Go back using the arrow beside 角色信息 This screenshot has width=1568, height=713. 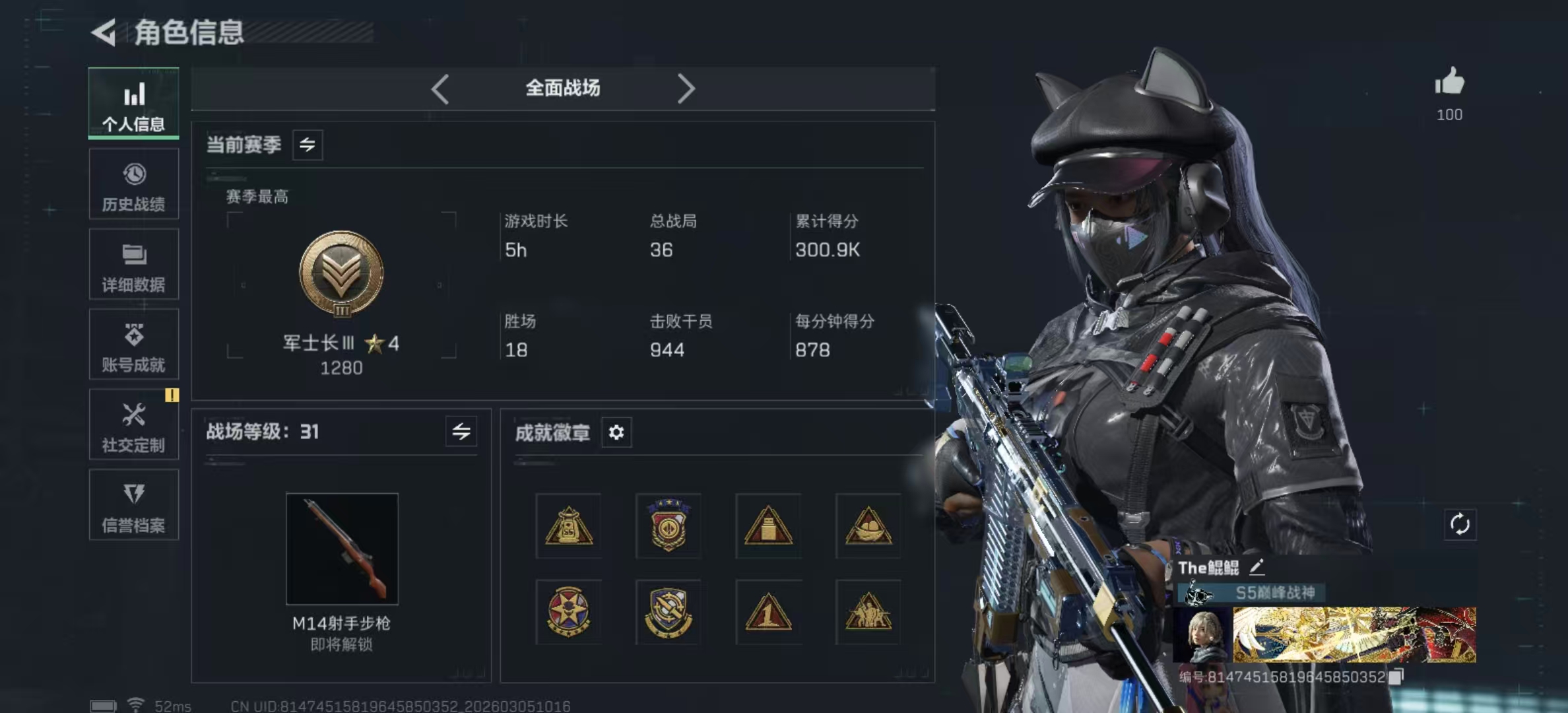pyautogui.click(x=104, y=32)
